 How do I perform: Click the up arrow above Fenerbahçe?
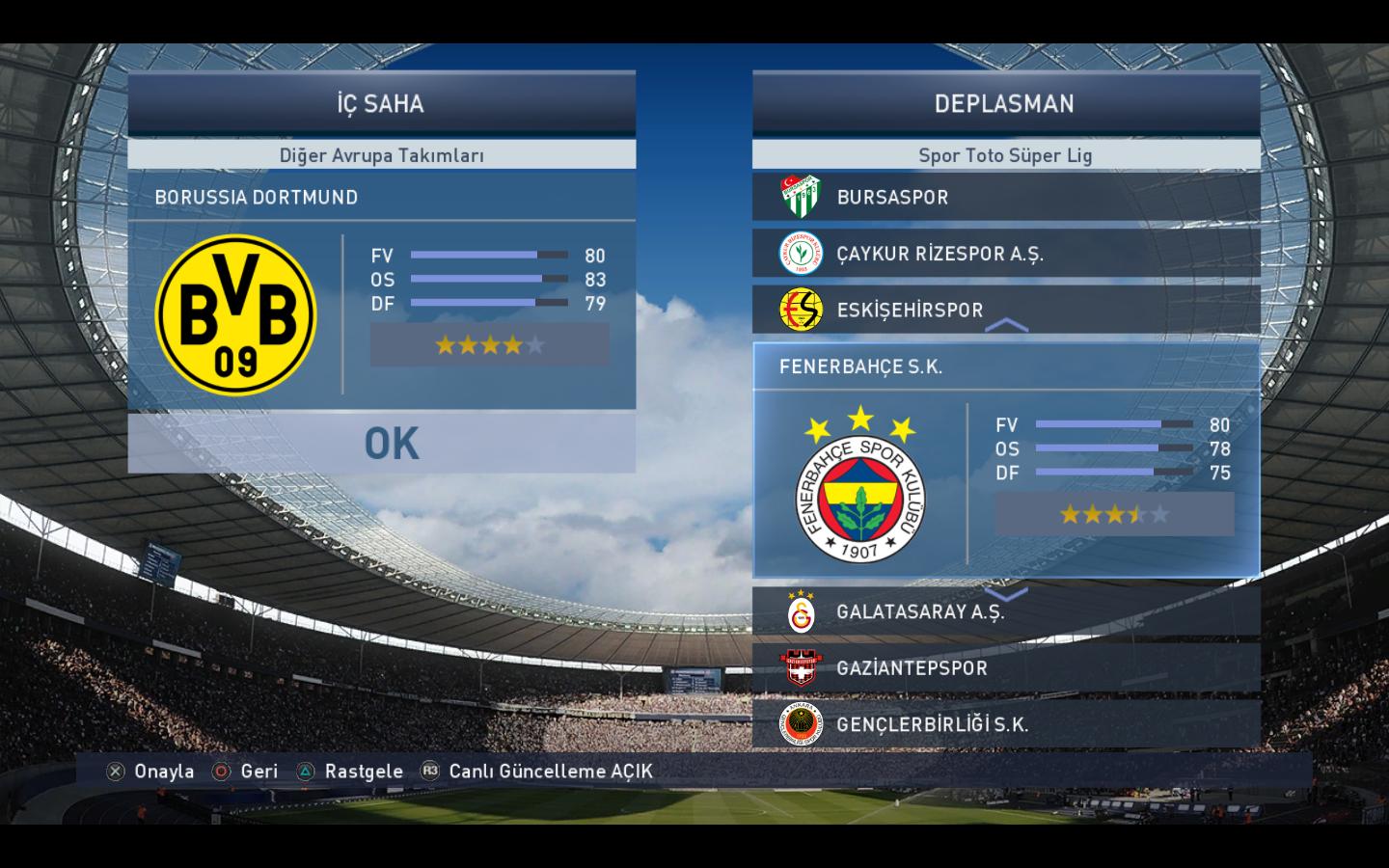point(1006,326)
